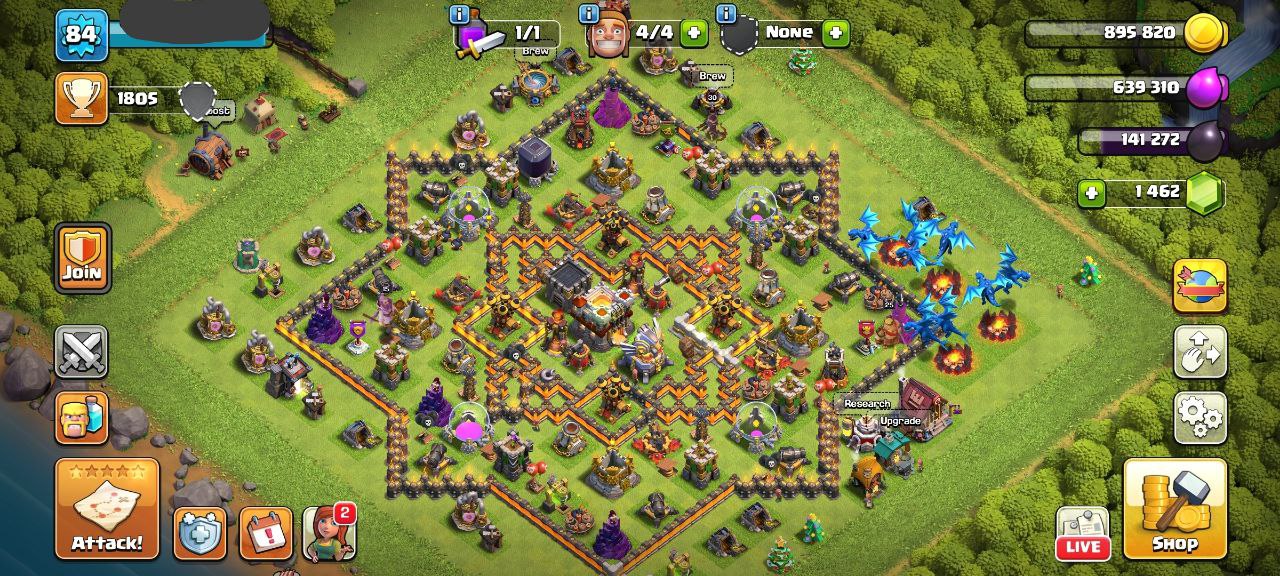Open the crossed swords clan war button
The width and height of the screenshot is (1280, 576).
tap(81, 352)
